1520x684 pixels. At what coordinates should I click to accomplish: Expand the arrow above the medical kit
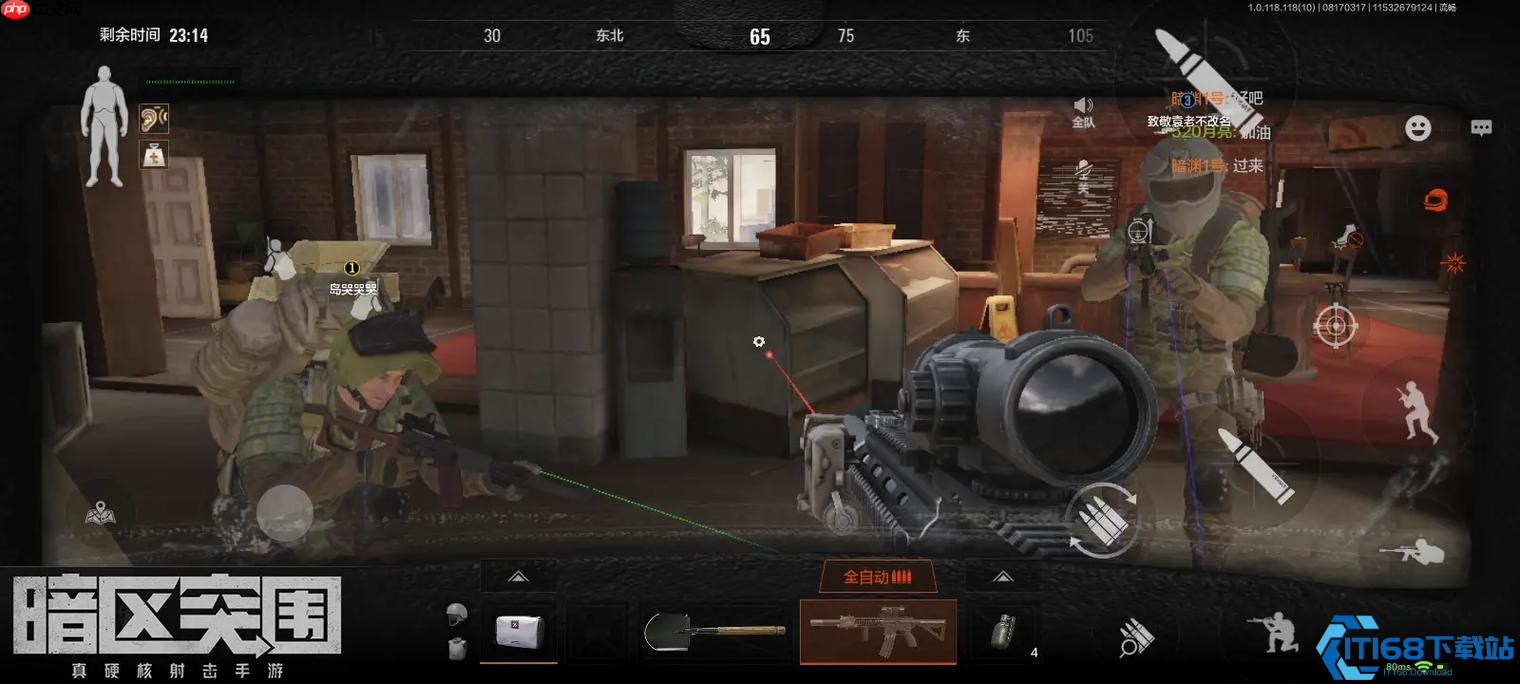517,577
